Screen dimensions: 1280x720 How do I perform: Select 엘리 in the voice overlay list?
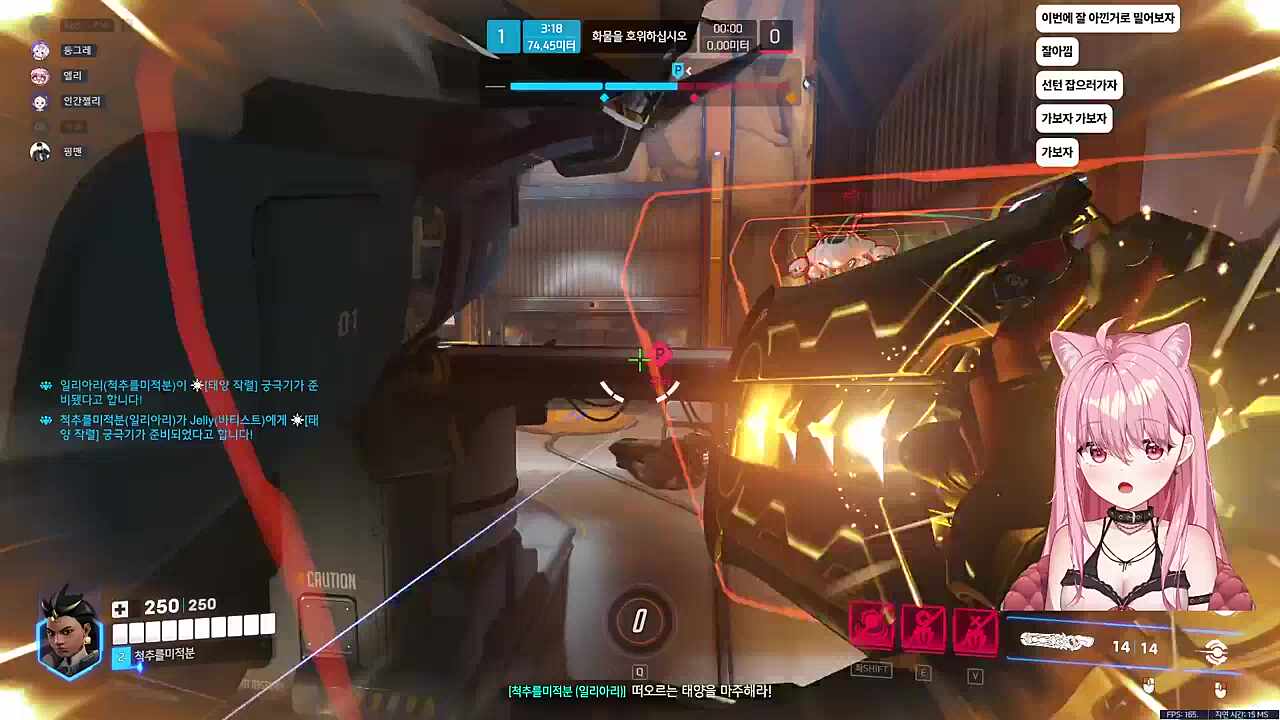(x=72, y=76)
